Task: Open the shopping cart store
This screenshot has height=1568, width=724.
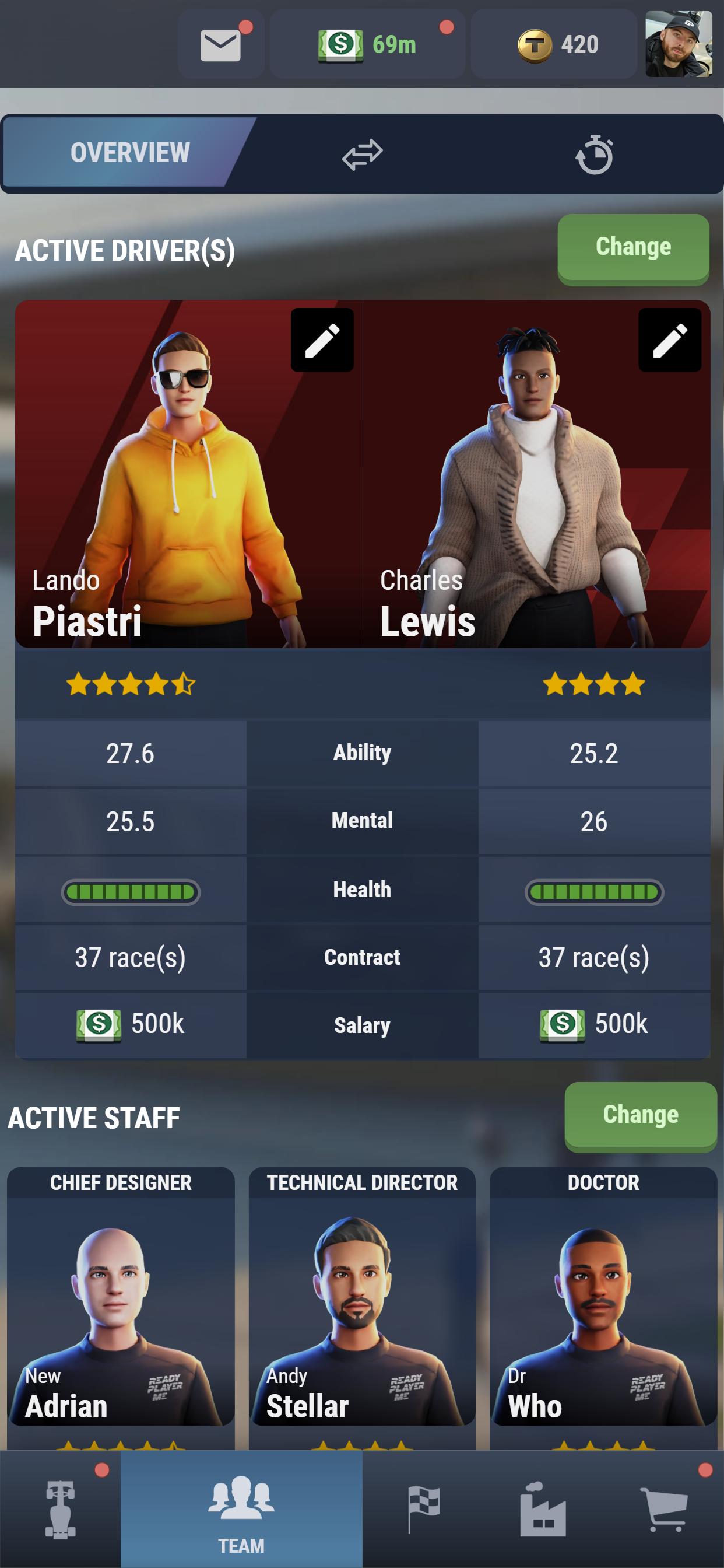Action: tap(663, 1510)
